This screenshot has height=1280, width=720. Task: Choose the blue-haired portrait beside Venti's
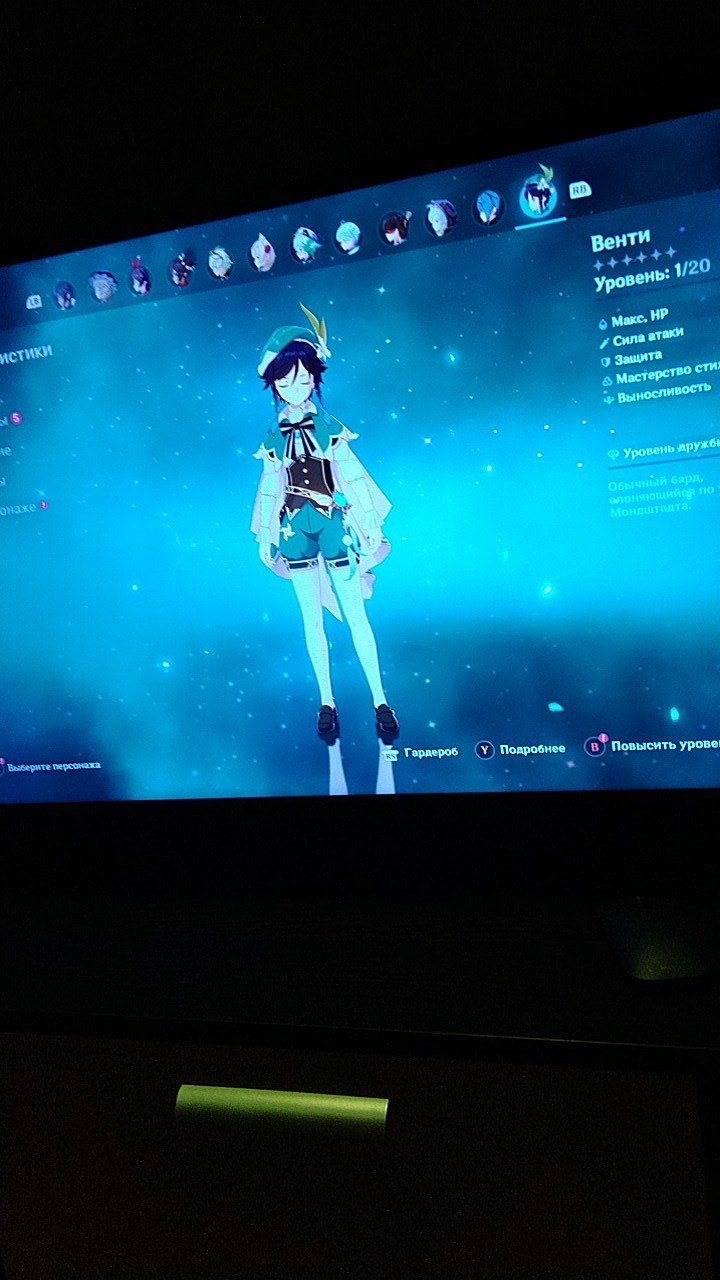click(x=487, y=207)
